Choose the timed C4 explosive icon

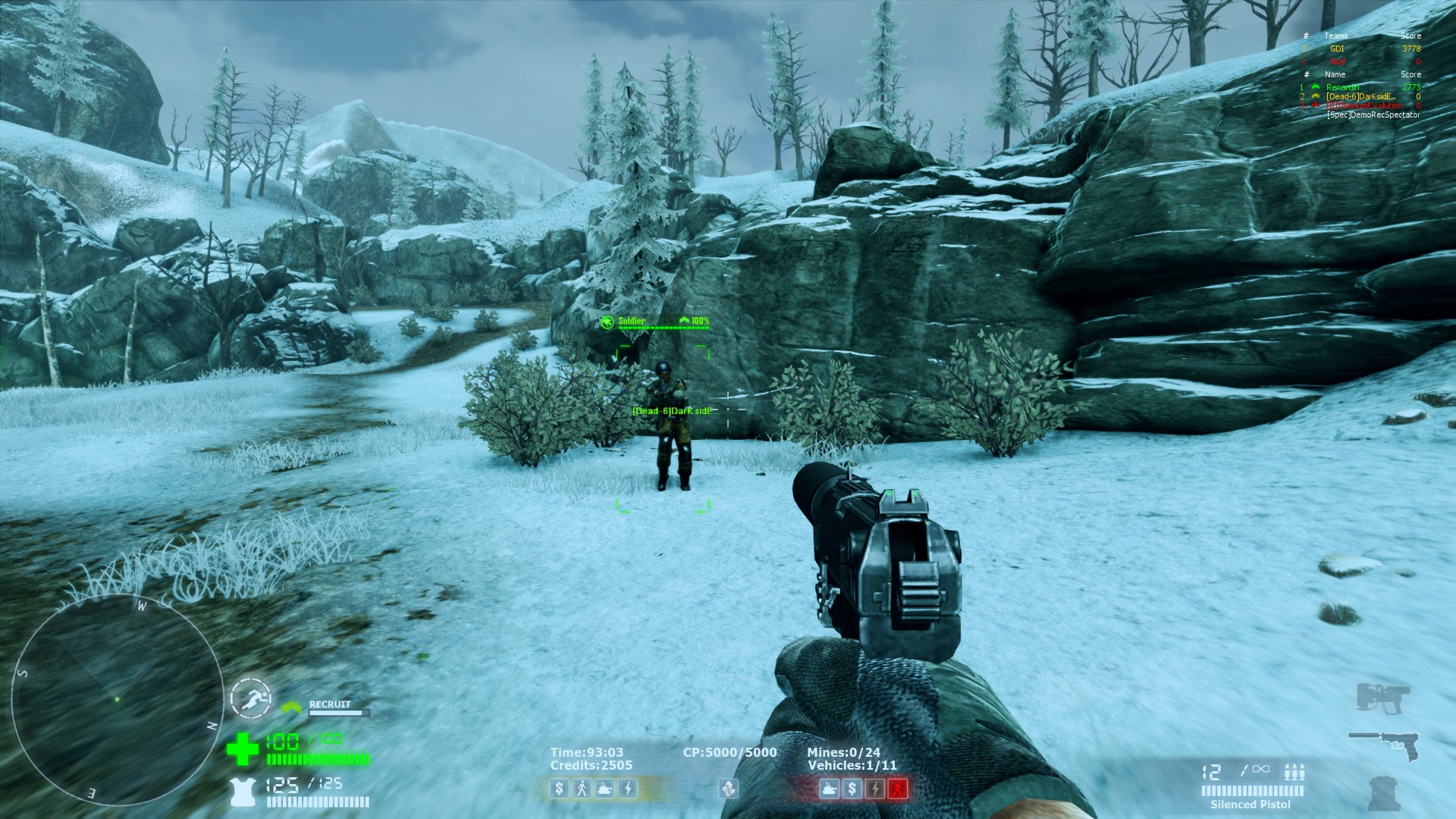(x=1384, y=793)
